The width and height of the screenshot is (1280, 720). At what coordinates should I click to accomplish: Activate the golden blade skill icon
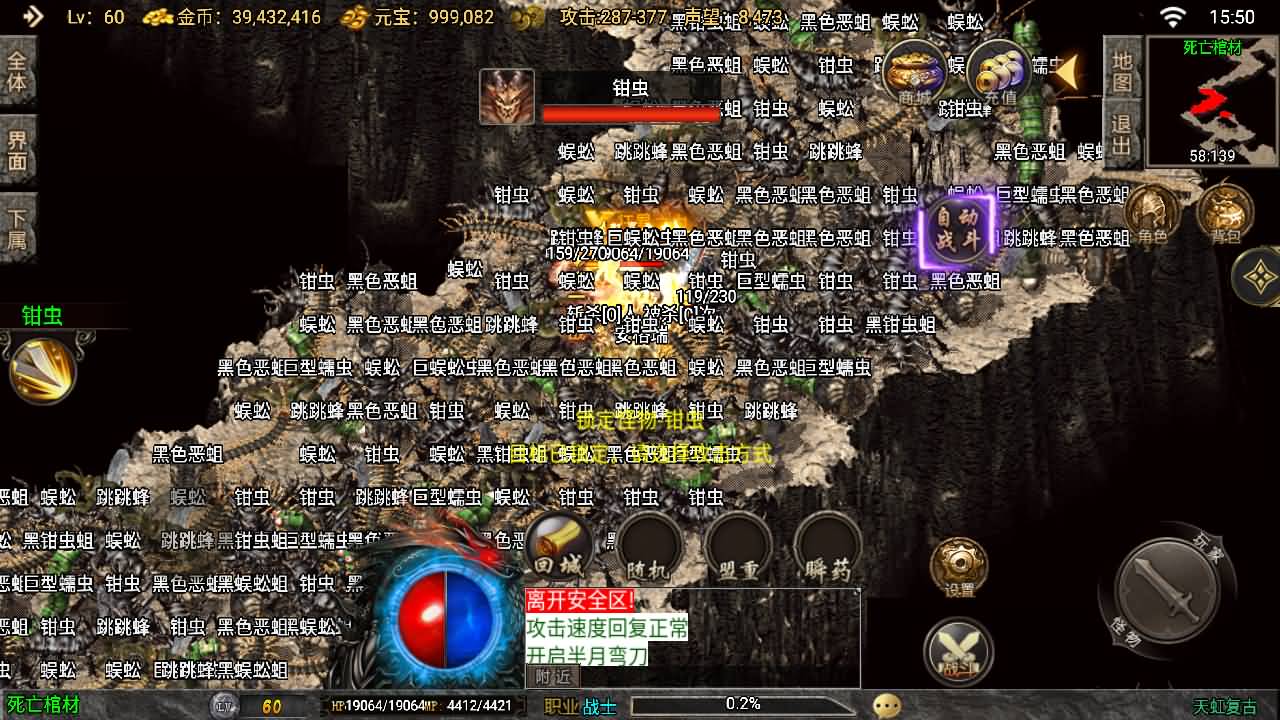pyautogui.click(x=42, y=370)
